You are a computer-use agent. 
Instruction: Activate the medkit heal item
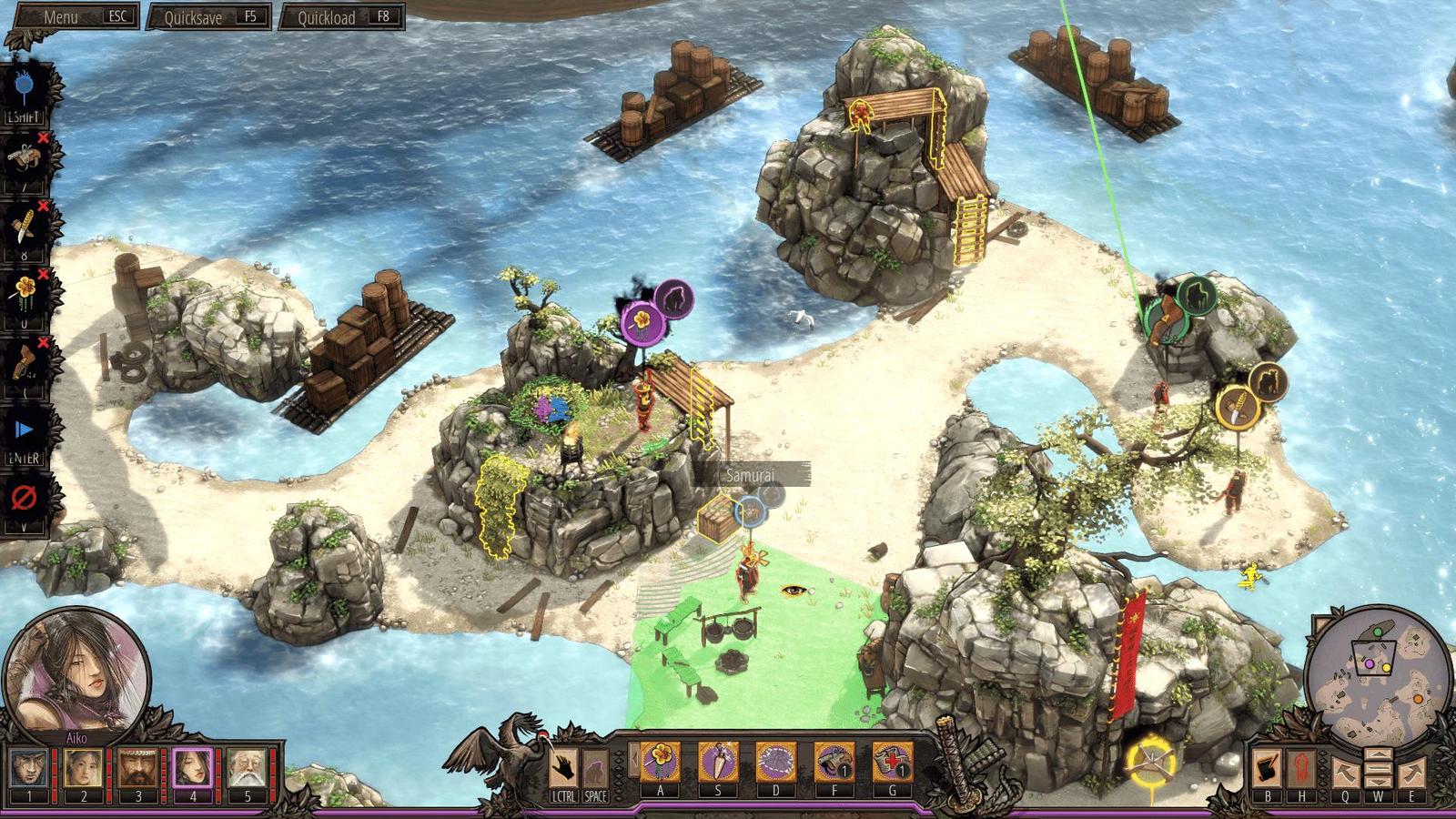pos(892,761)
